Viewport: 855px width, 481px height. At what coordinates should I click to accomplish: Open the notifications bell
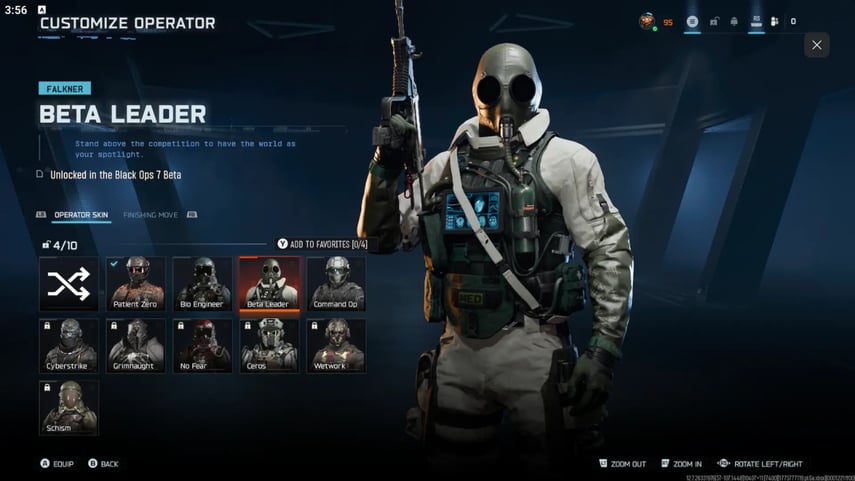tap(735, 21)
